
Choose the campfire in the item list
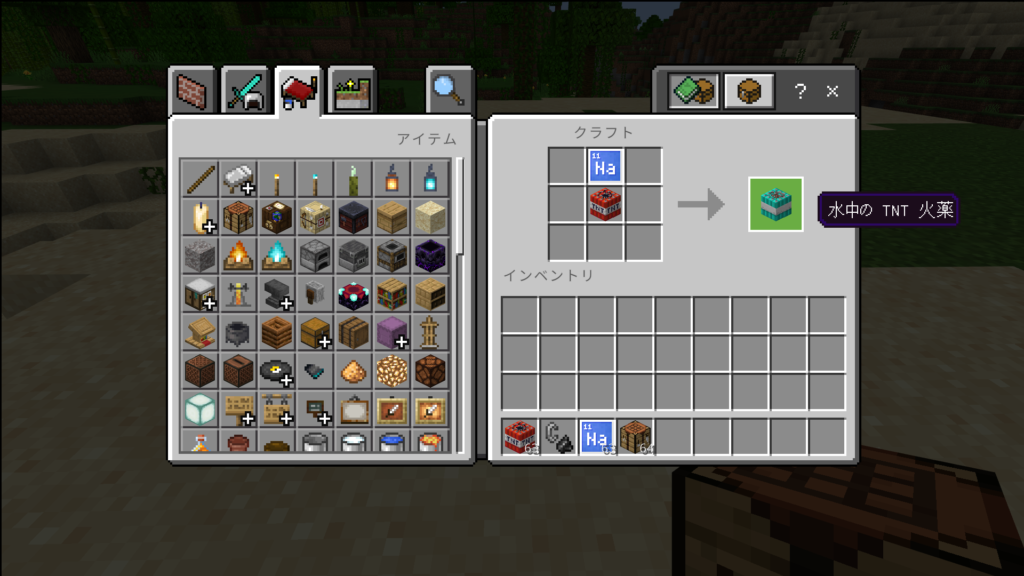point(238,256)
